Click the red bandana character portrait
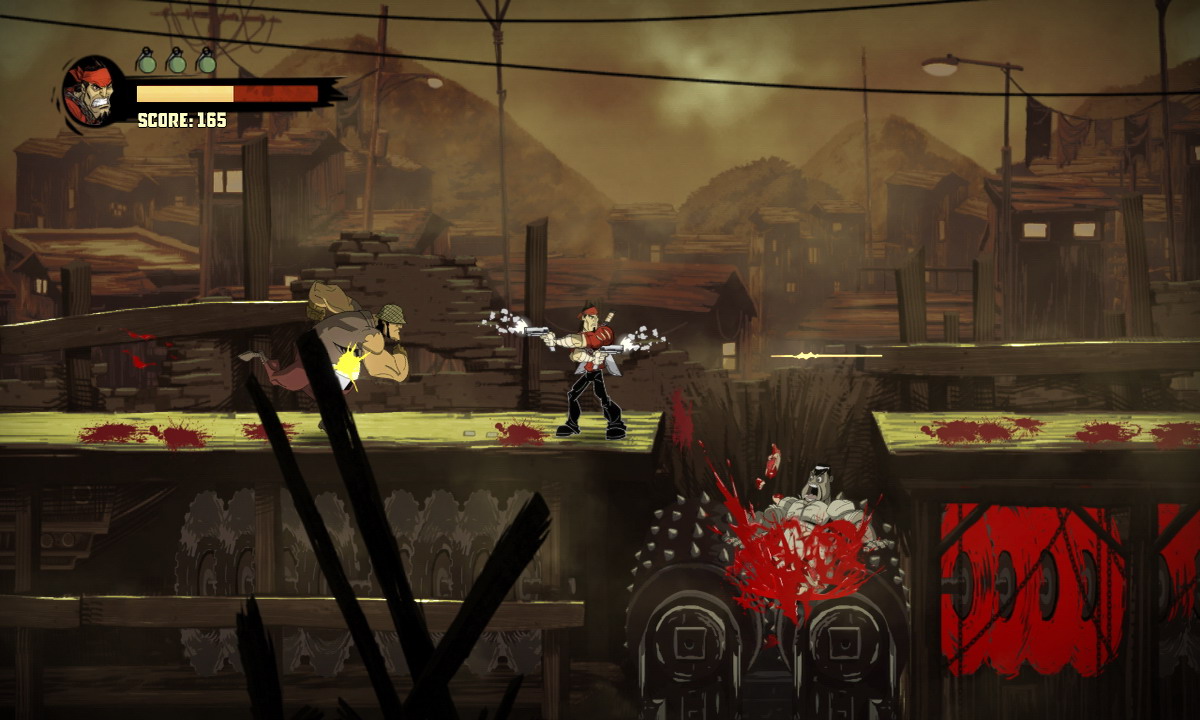Viewport: 1200px width, 720px height. tap(93, 91)
